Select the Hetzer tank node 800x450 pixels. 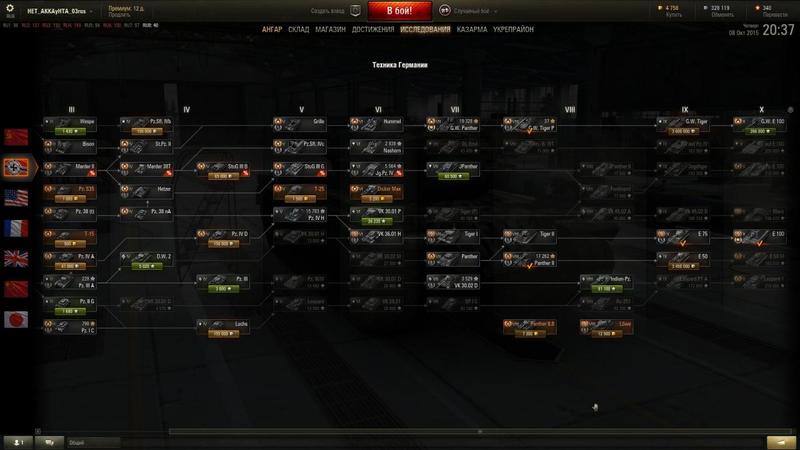152,189
